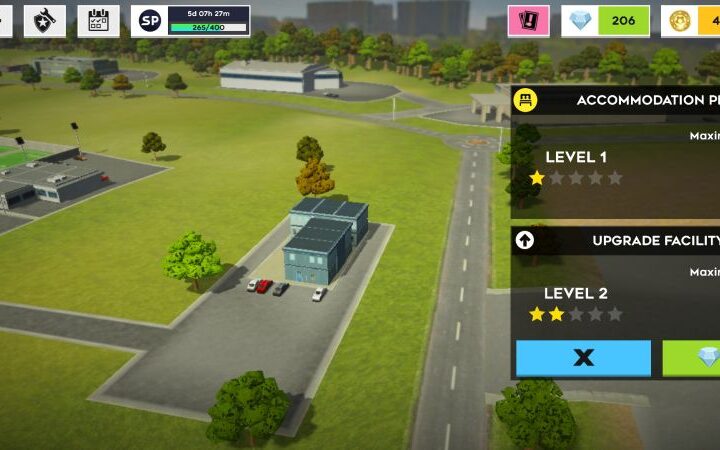The width and height of the screenshot is (720, 450).
Task: Open the shield and wrench icon
Action: click(x=45, y=20)
